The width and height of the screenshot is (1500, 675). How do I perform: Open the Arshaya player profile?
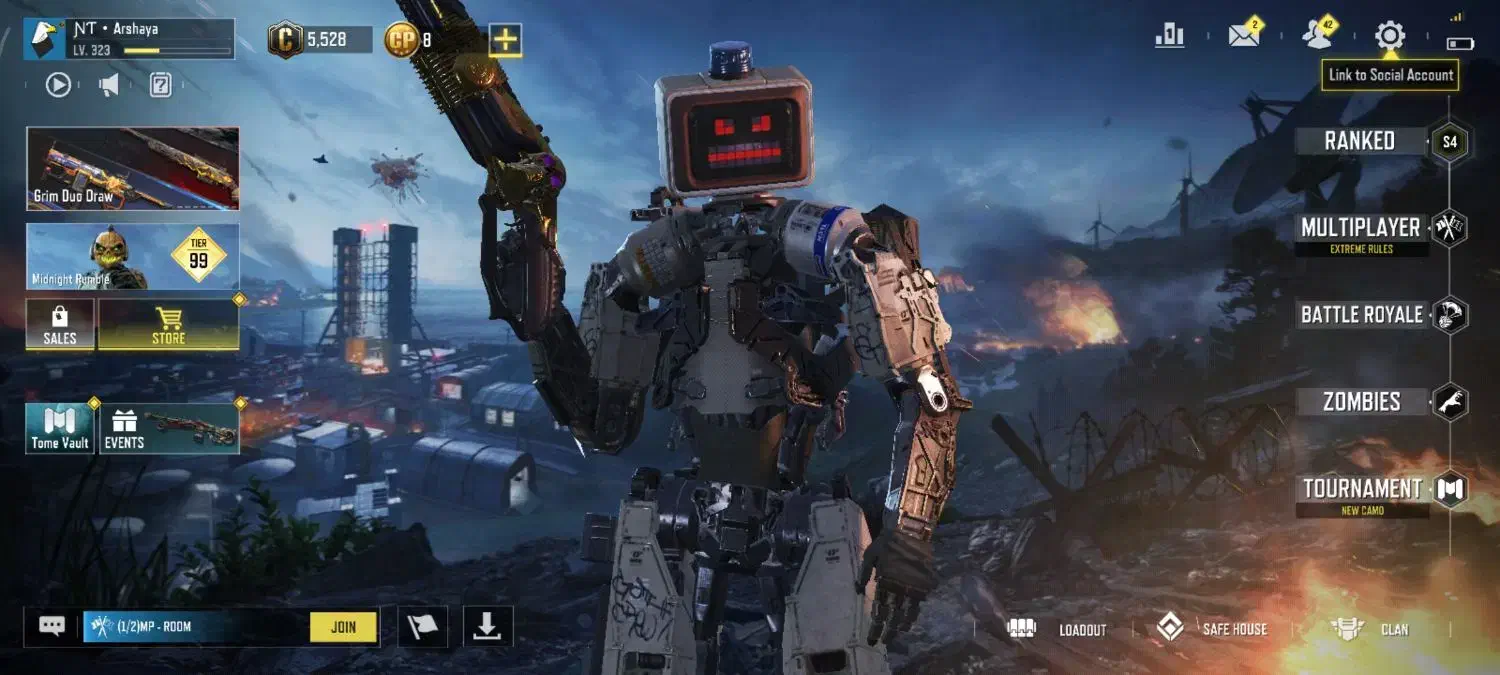pyautogui.click(x=129, y=39)
